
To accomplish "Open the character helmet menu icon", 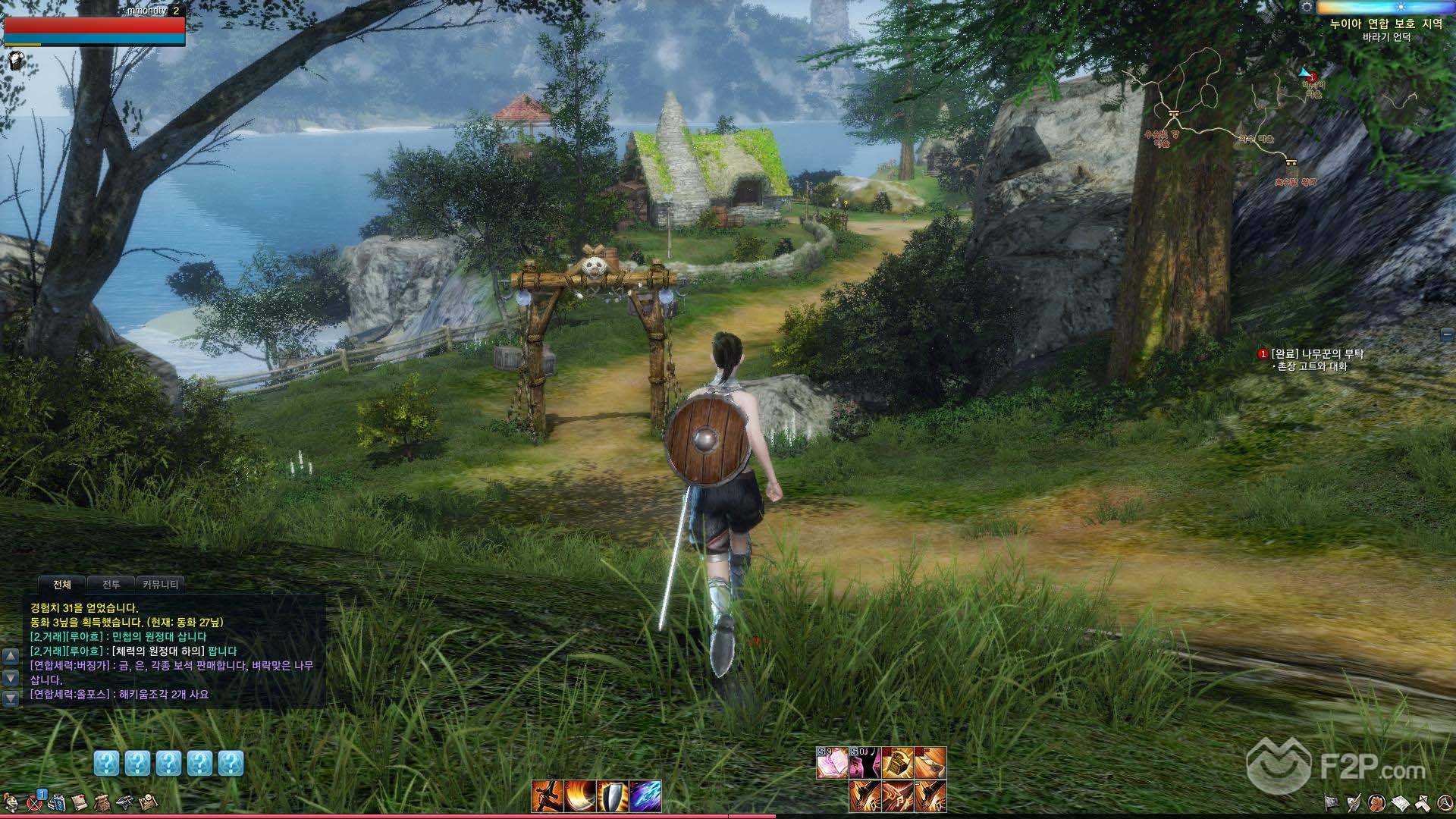I will pos(11,802).
